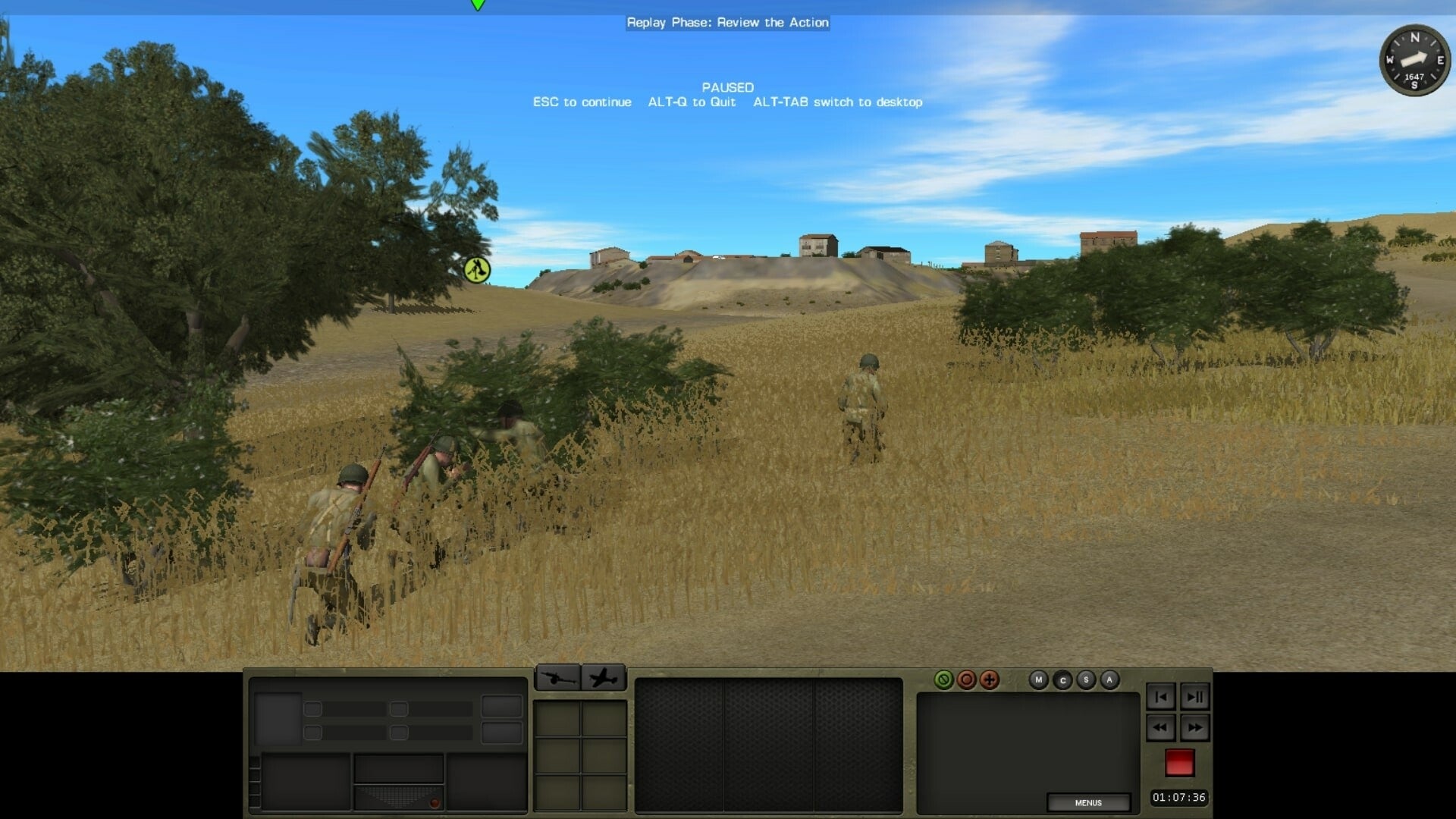The image size is (1456, 819).
Task: Select the floating yellow mortar unit icon
Action: click(x=475, y=269)
